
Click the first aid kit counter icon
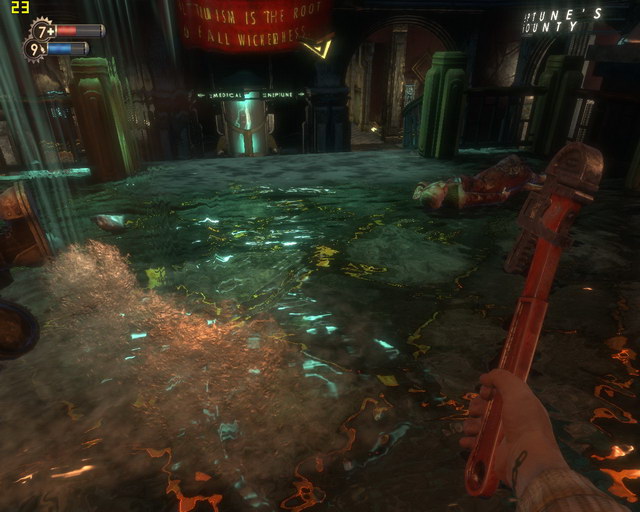pyautogui.click(x=43, y=30)
